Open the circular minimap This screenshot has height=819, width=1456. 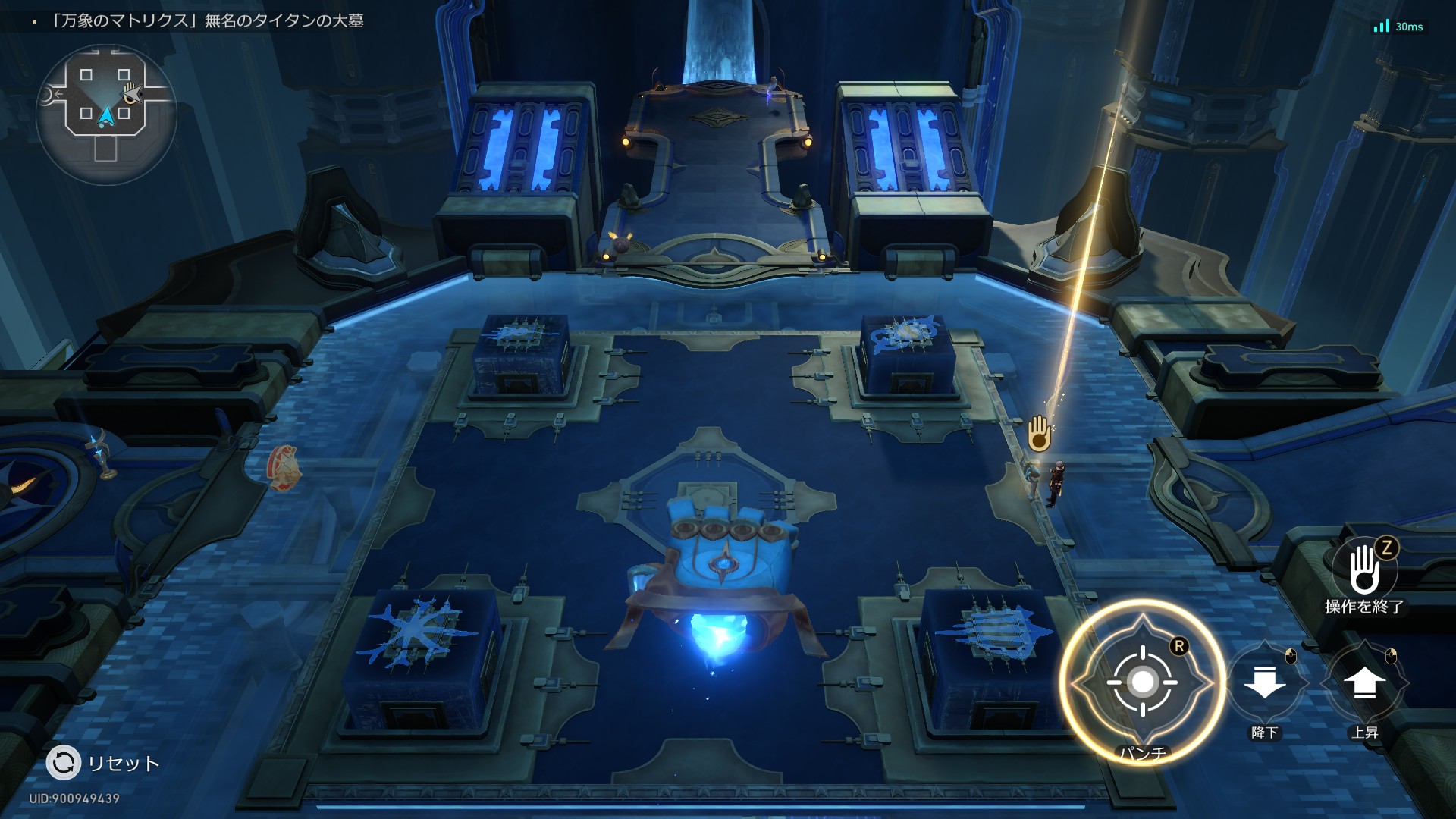[x=106, y=114]
